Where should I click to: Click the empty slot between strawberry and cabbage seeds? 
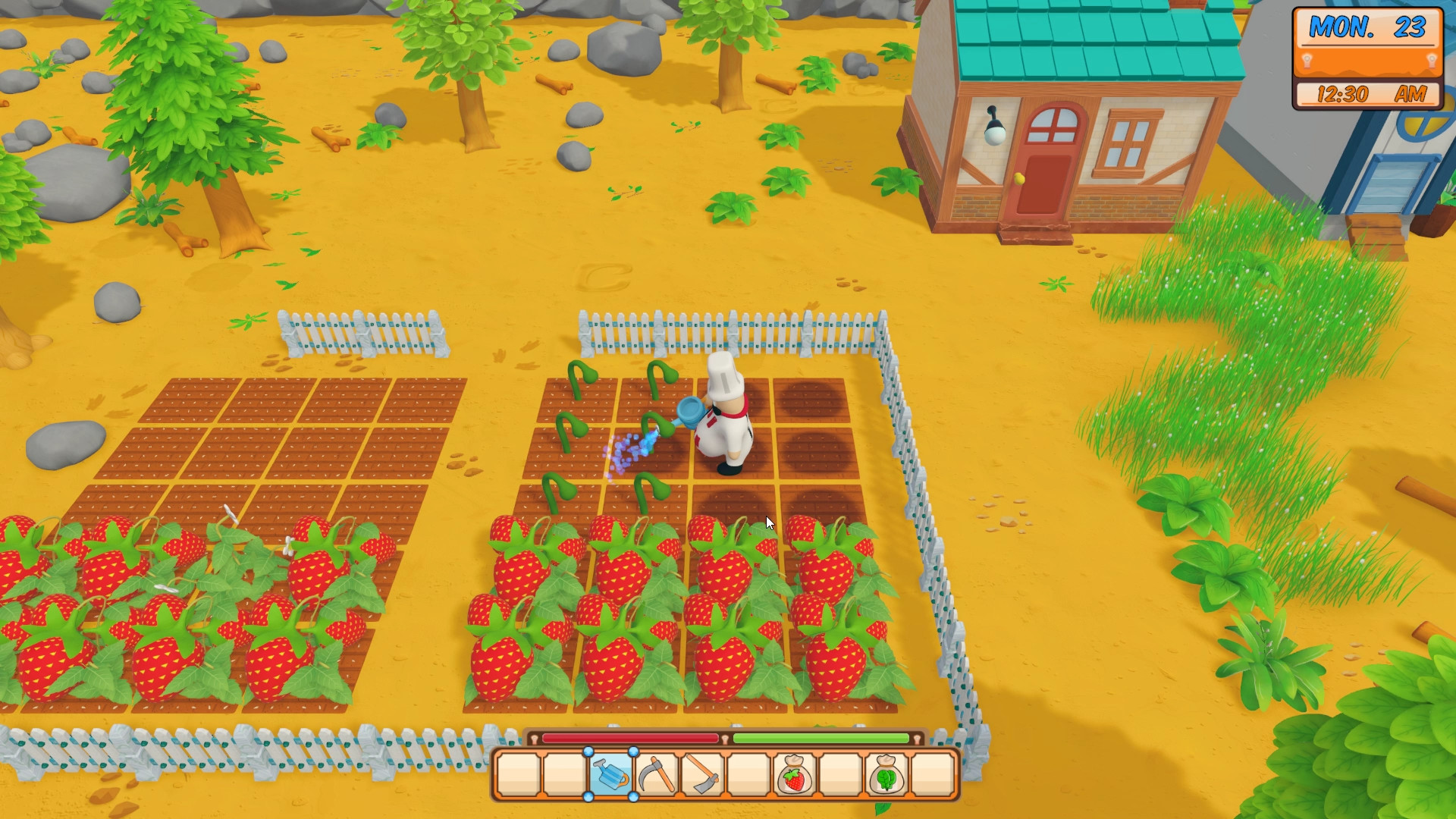tap(839, 777)
